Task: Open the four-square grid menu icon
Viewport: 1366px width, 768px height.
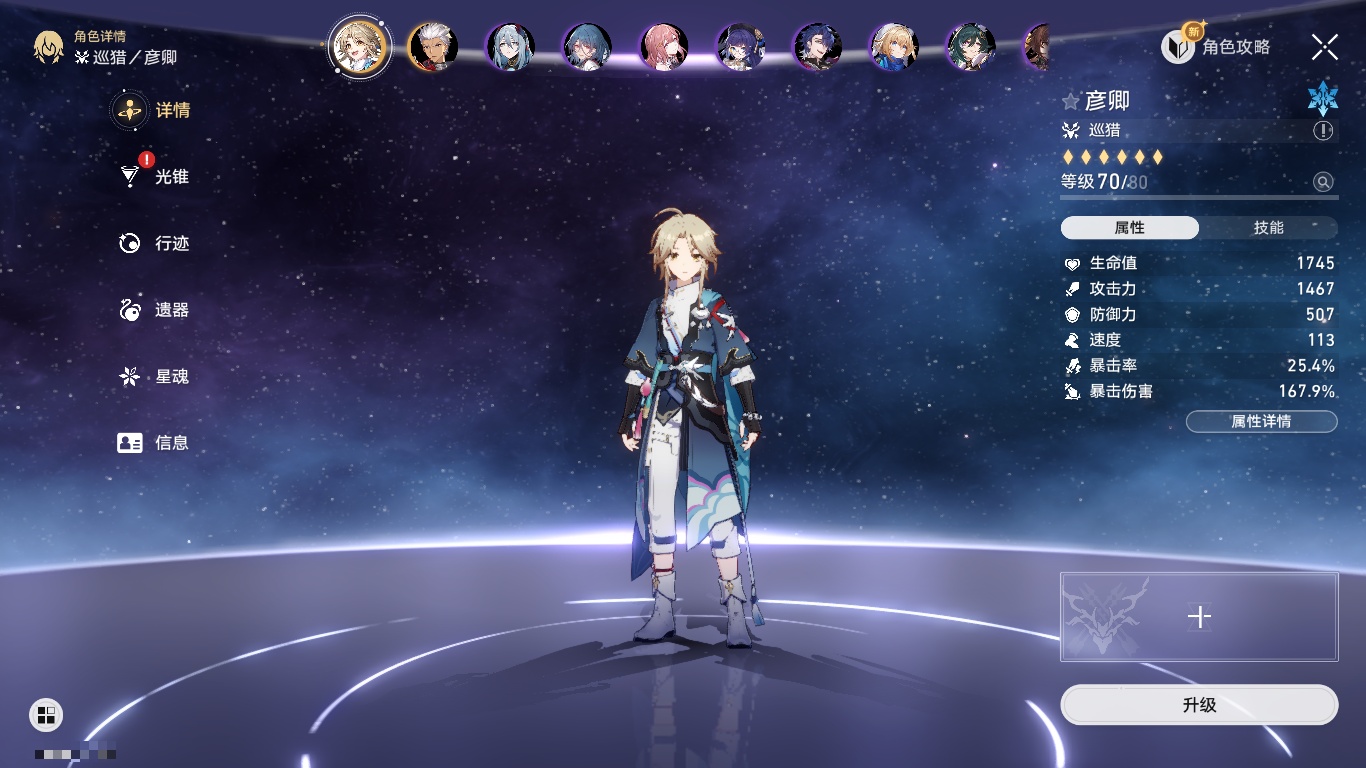Action: (x=46, y=714)
